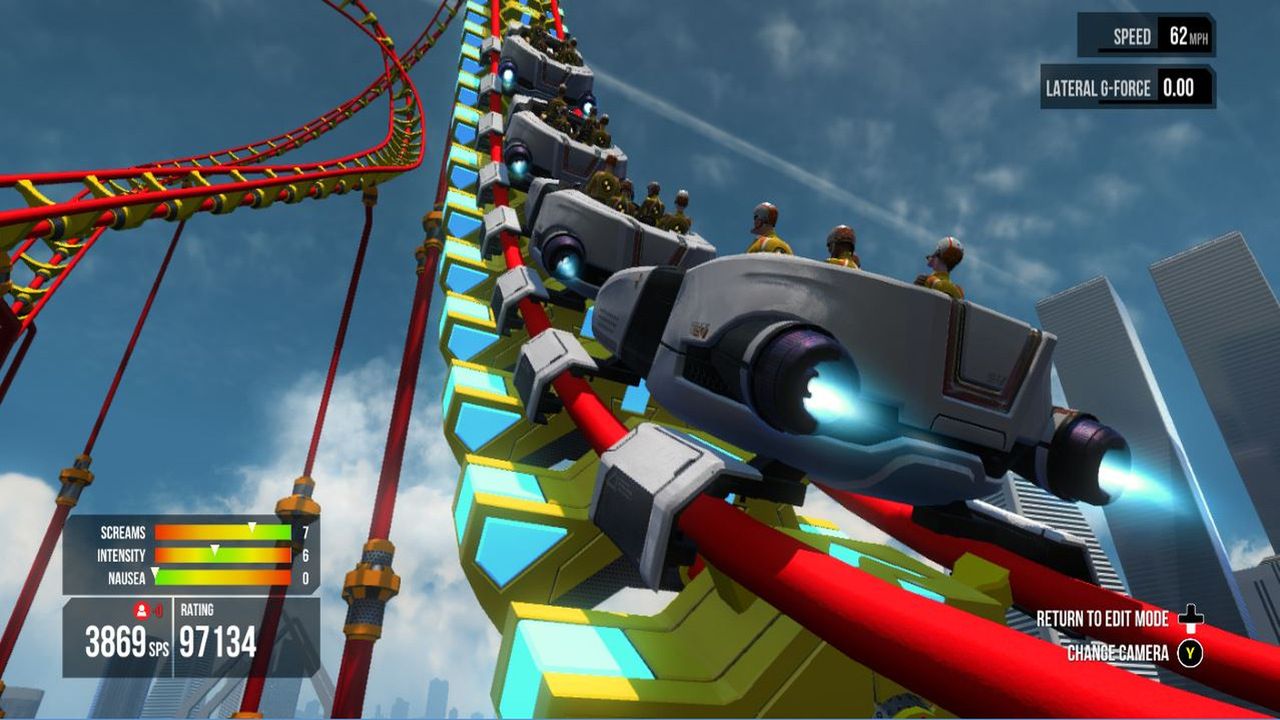Expand the ride statistics panel

click(190, 552)
